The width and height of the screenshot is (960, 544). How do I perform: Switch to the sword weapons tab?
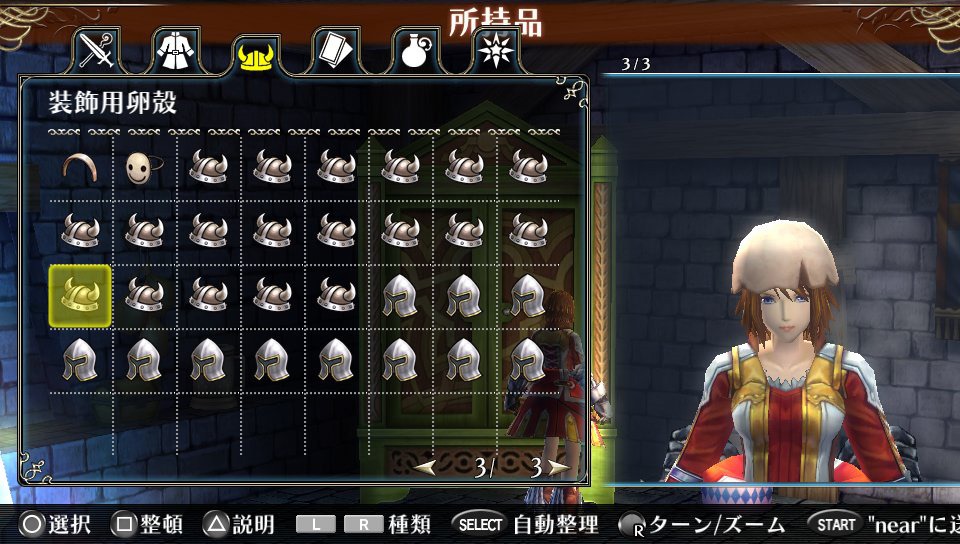click(98, 51)
